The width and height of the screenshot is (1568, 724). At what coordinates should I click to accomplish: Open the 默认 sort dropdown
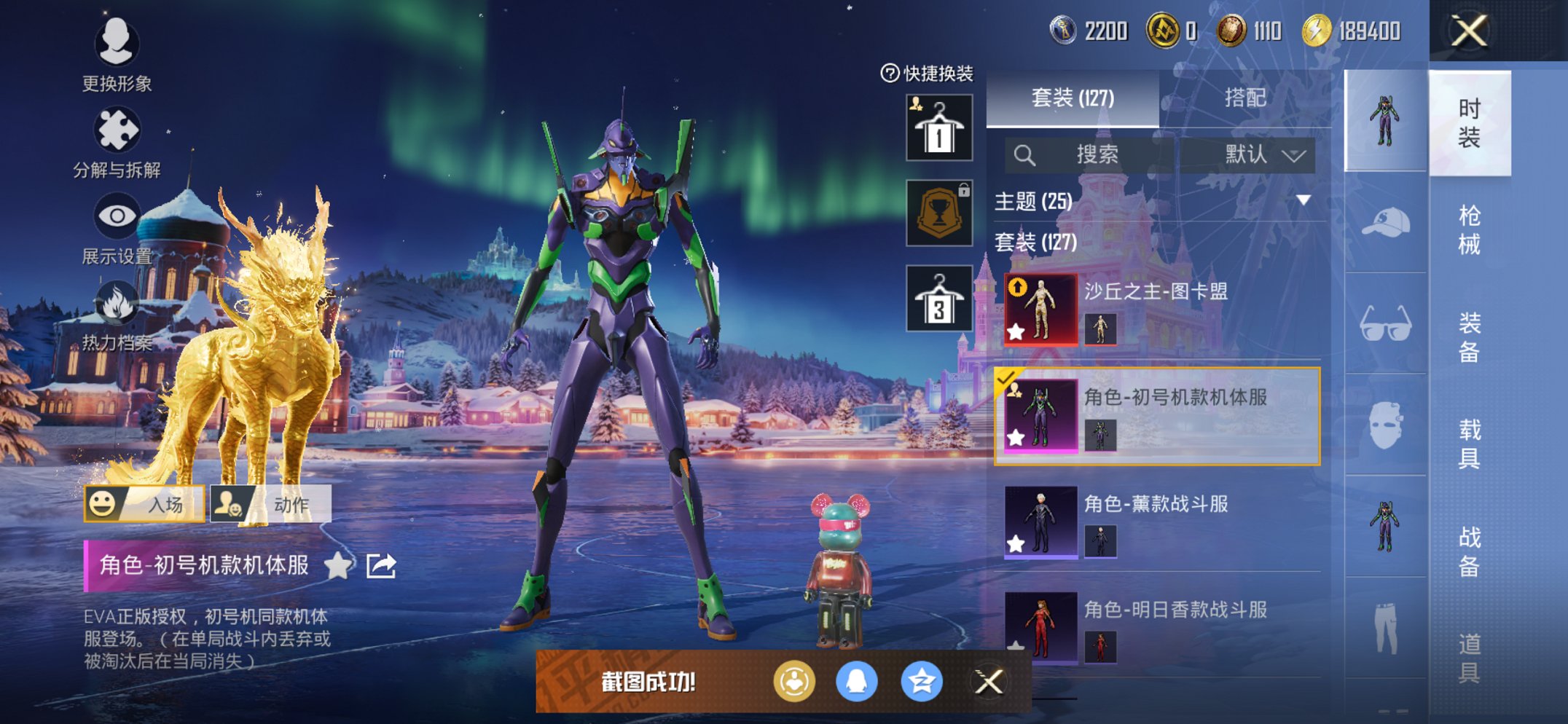click(1264, 154)
